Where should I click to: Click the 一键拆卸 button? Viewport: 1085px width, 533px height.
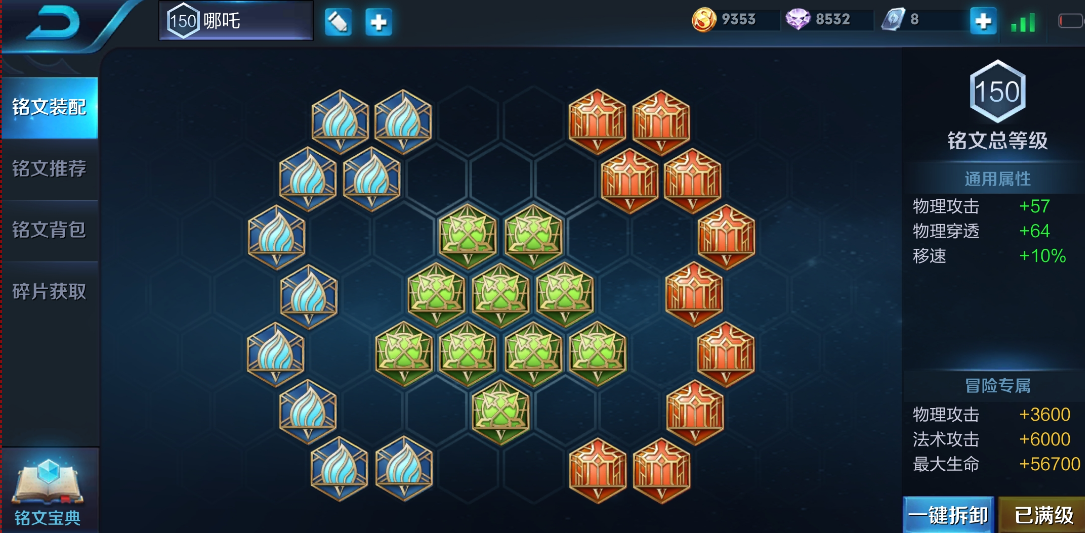pos(949,516)
